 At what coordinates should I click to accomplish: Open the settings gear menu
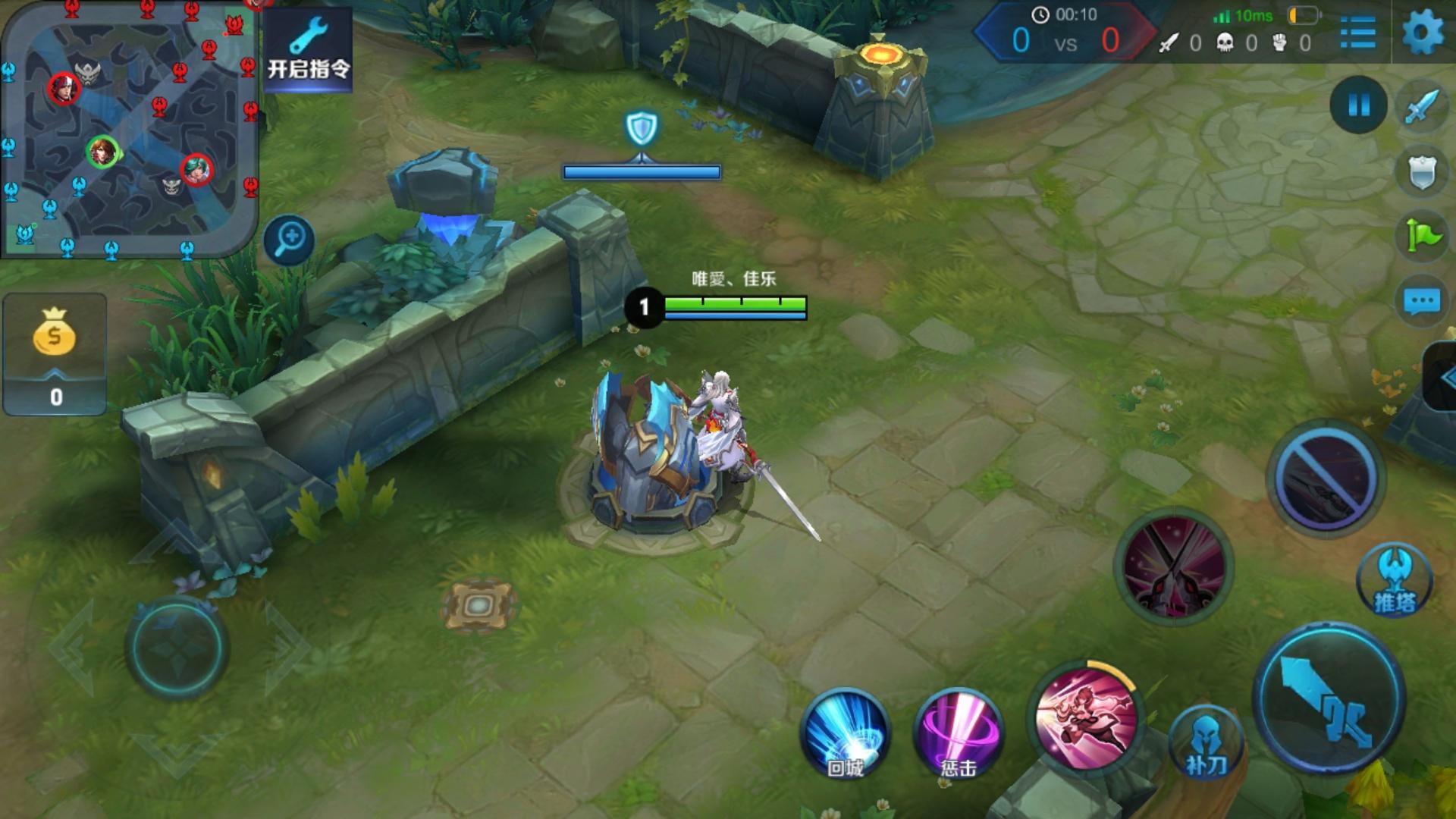1422,33
